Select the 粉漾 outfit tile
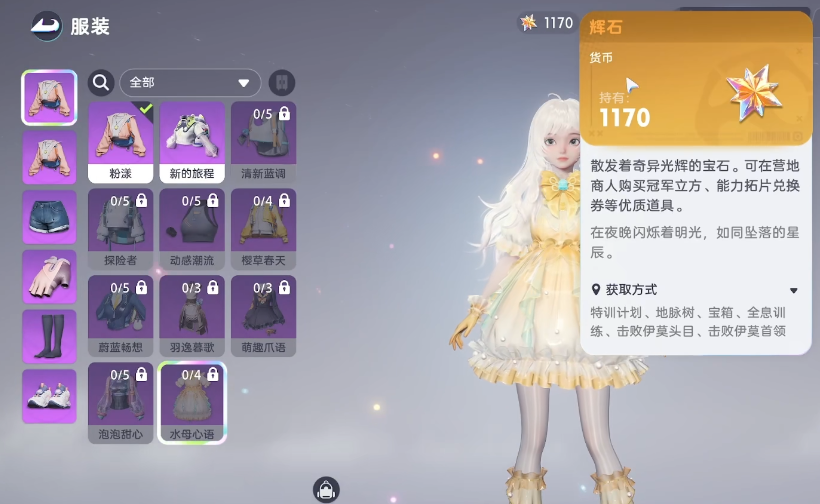Viewport: 820px width, 504px height. click(x=121, y=141)
